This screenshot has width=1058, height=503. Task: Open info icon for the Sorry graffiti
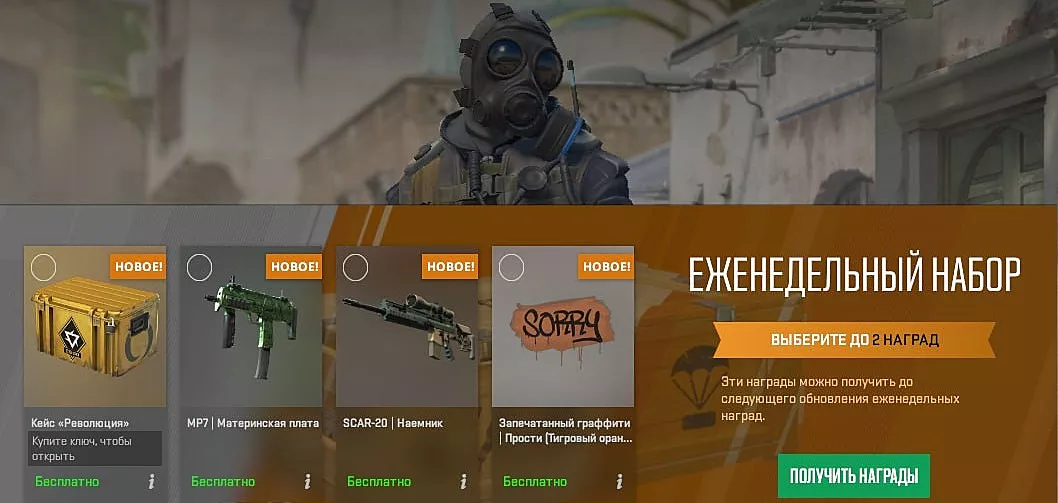(x=620, y=481)
